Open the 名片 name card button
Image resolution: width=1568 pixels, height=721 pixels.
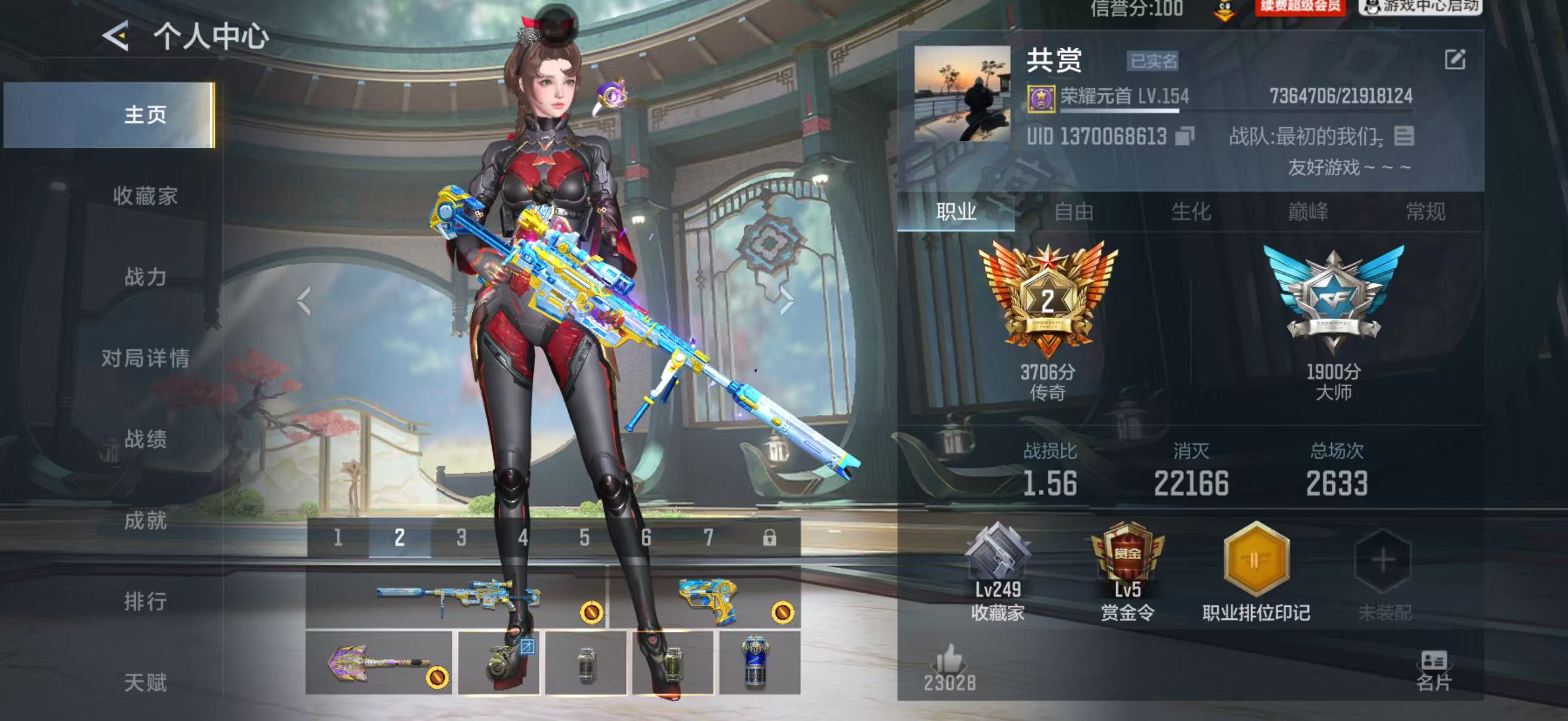1433,671
